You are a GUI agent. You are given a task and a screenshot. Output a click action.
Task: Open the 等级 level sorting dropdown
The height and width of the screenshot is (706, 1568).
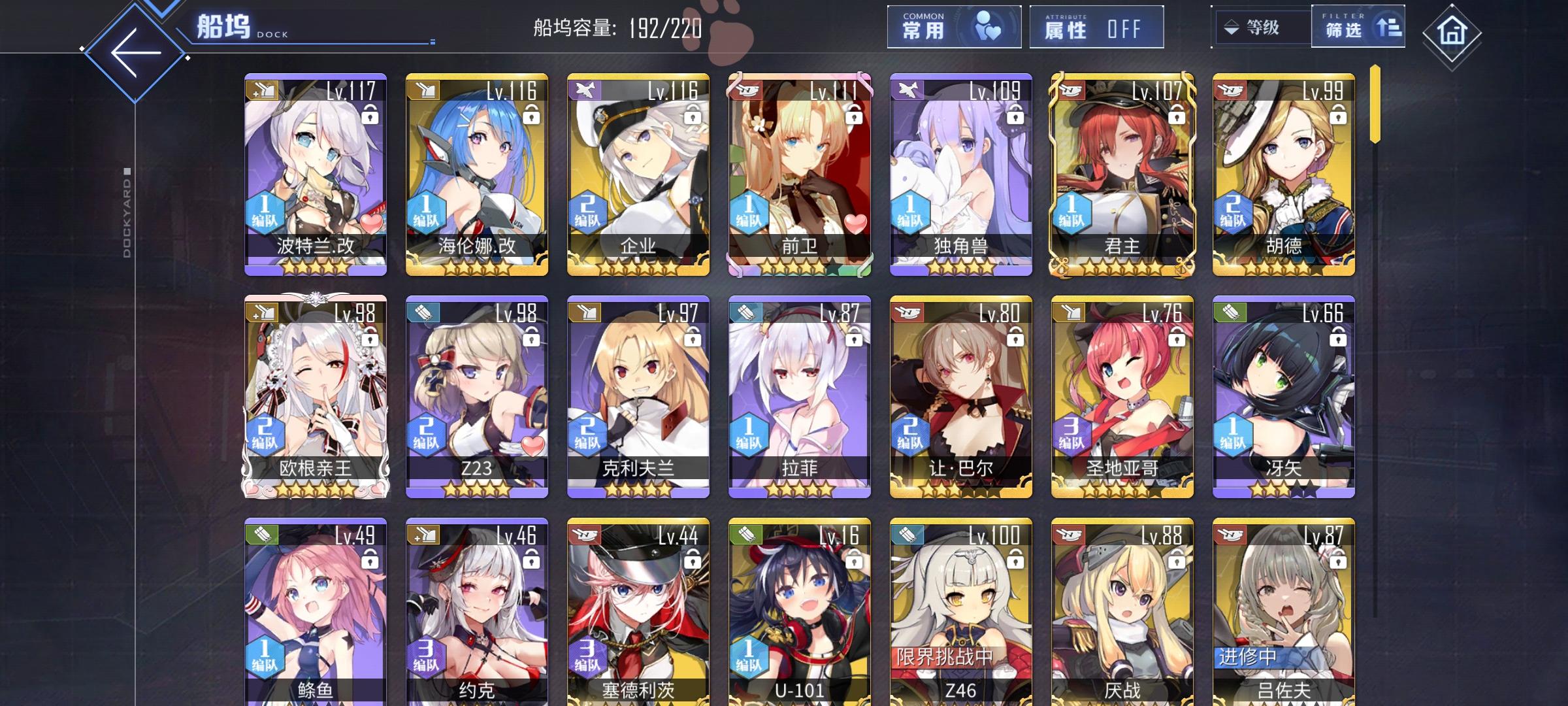(1262, 28)
